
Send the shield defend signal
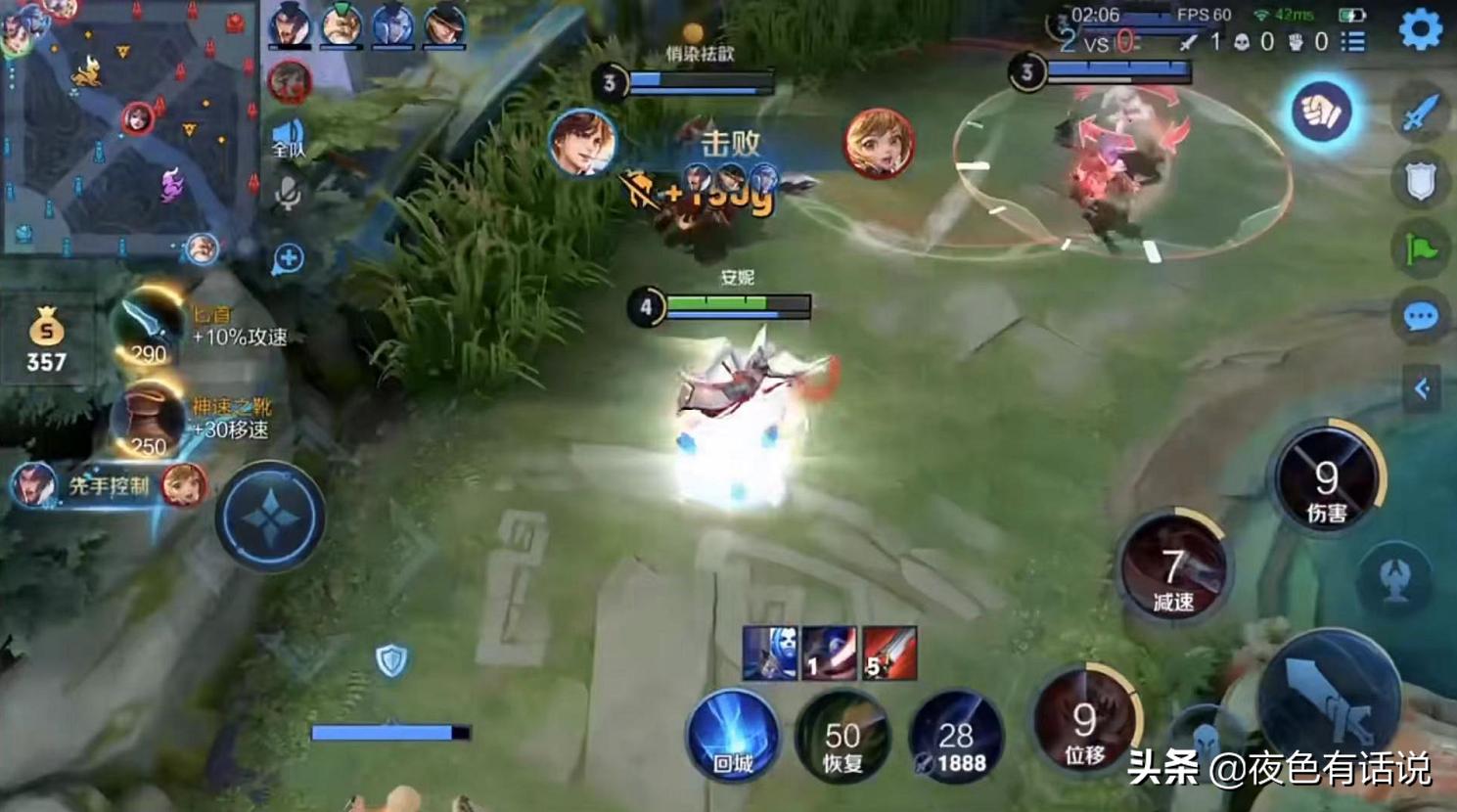pyautogui.click(x=1420, y=181)
